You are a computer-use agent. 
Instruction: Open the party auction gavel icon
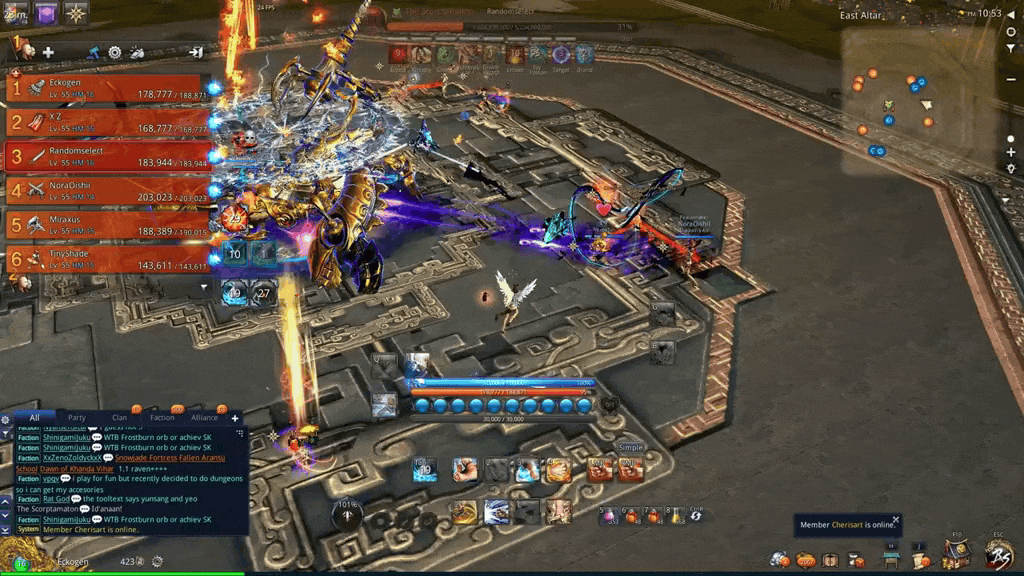click(93, 52)
